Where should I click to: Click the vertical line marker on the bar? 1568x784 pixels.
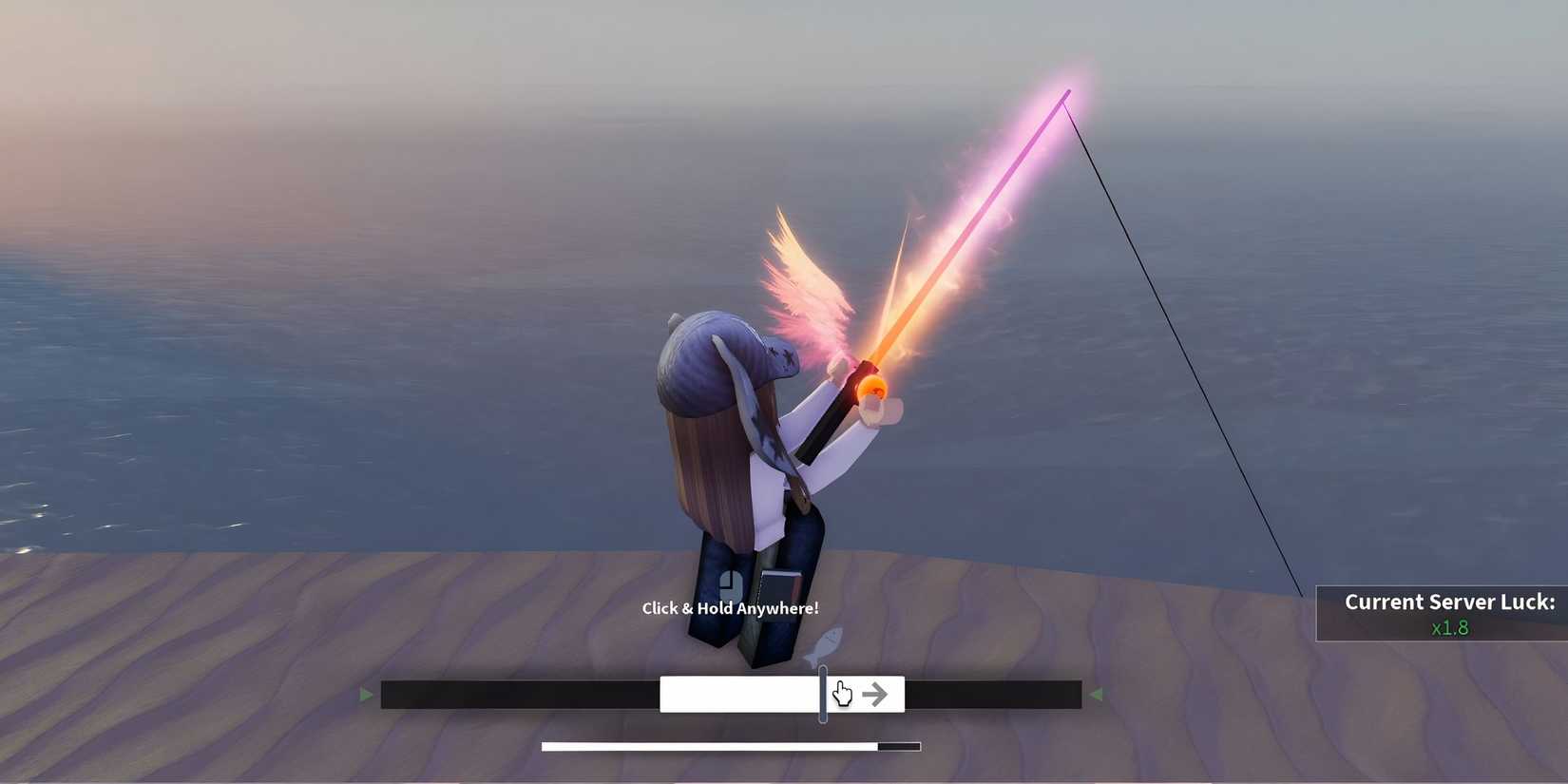click(x=822, y=694)
